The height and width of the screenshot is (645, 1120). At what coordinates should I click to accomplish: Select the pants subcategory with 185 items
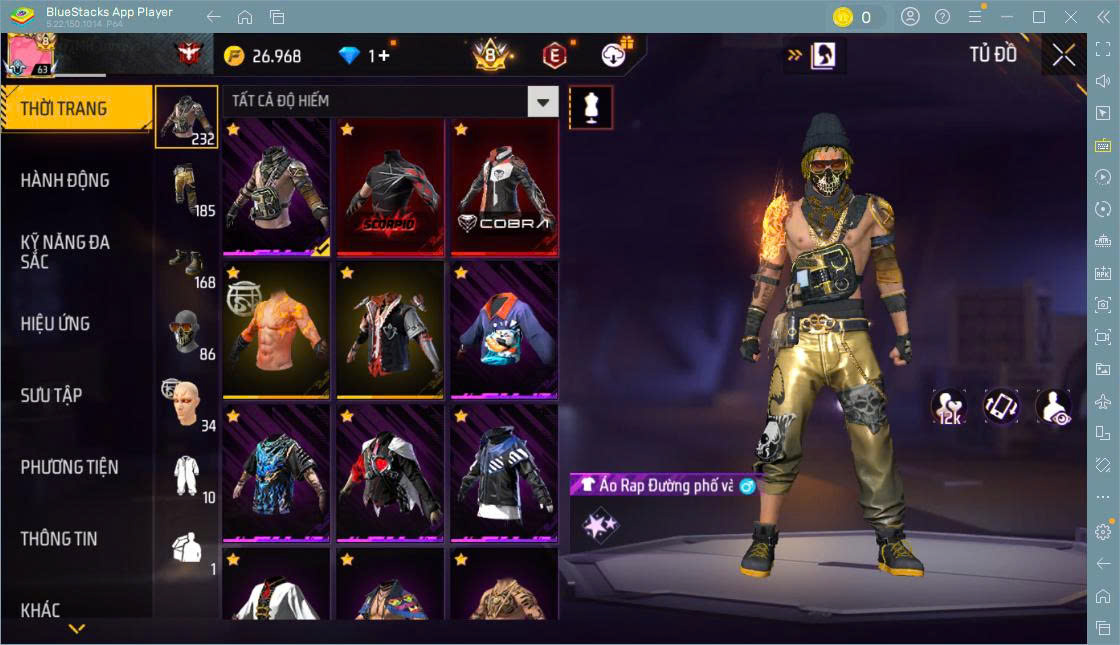tap(187, 190)
